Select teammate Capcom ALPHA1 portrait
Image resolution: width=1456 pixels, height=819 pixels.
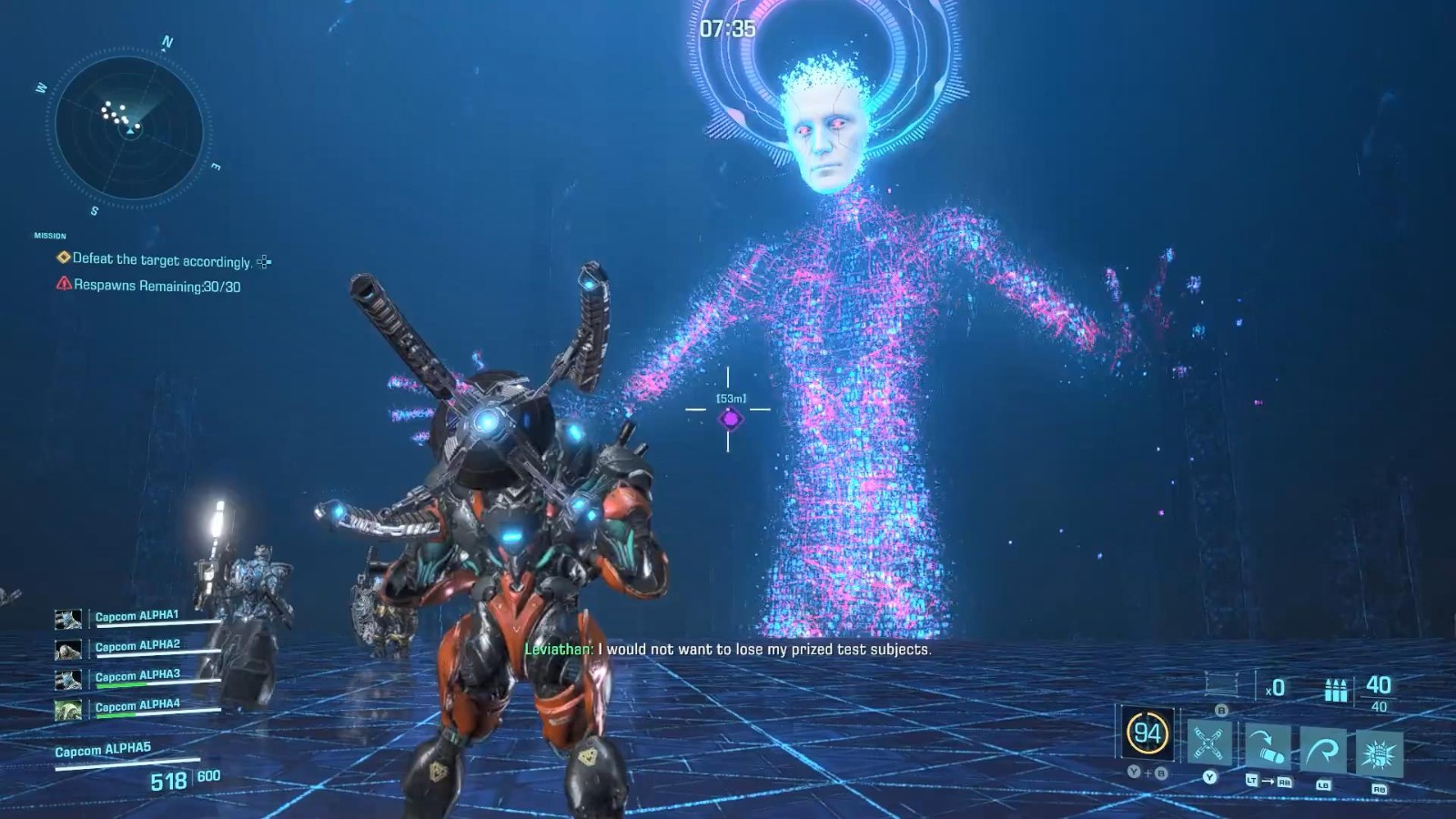[x=68, y=620]
